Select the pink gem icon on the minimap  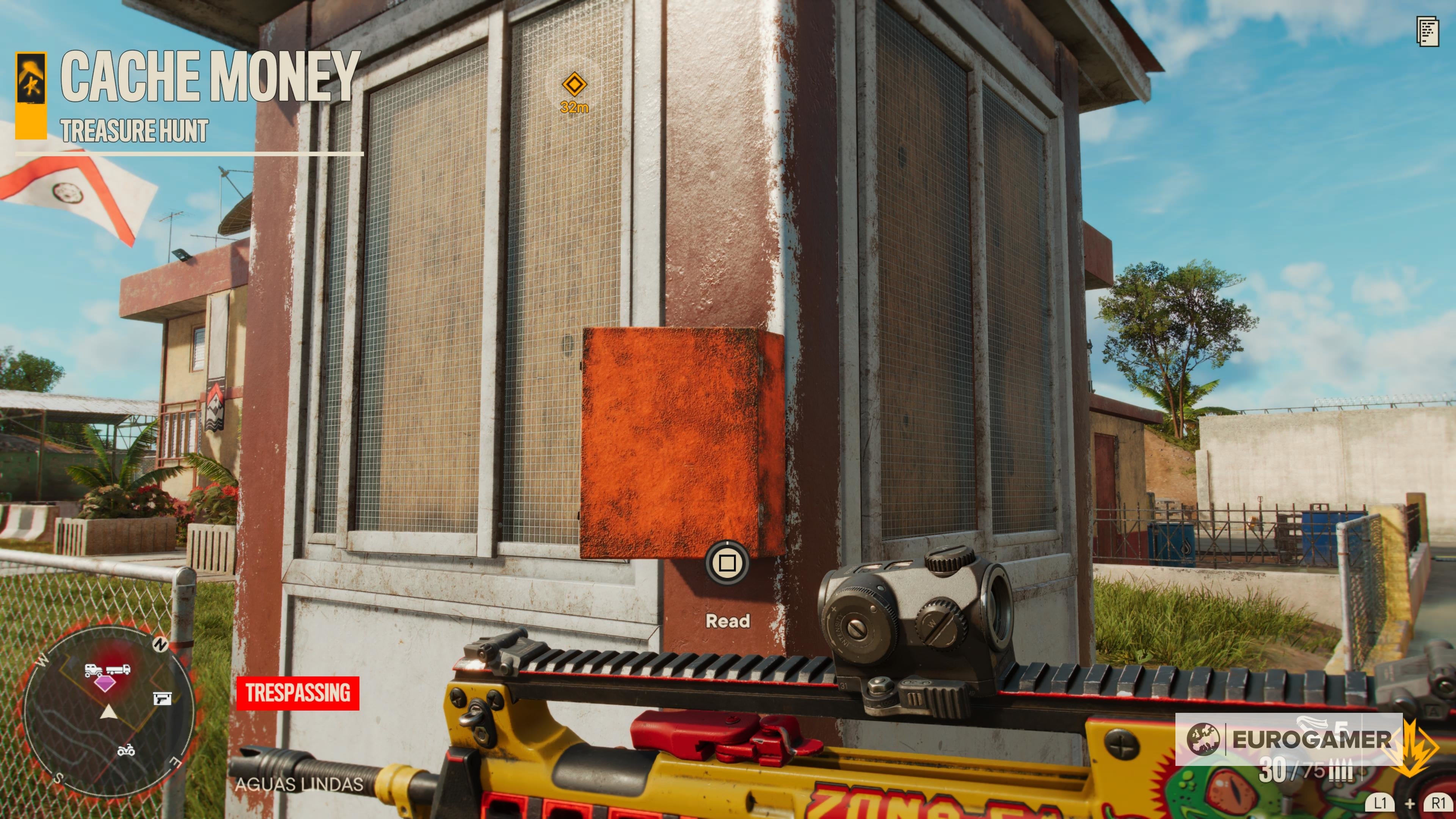coord(106,684)
